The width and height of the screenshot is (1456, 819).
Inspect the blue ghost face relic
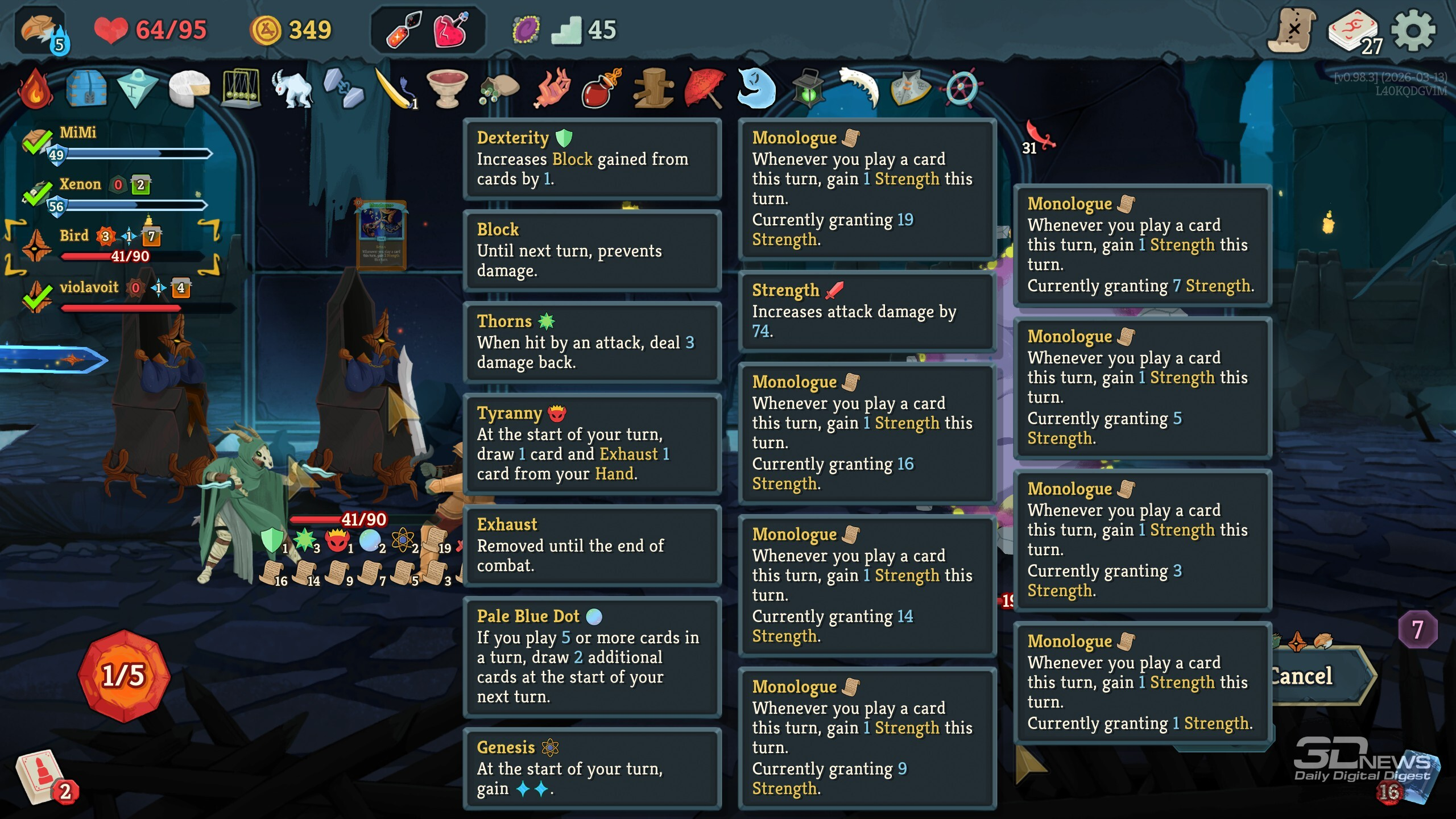tap(756, 89)
